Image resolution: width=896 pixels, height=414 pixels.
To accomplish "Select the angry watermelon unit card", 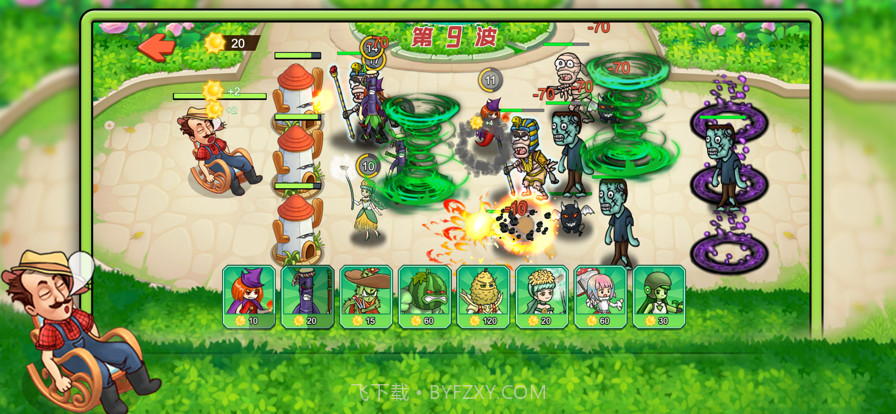I will point(424,296).
